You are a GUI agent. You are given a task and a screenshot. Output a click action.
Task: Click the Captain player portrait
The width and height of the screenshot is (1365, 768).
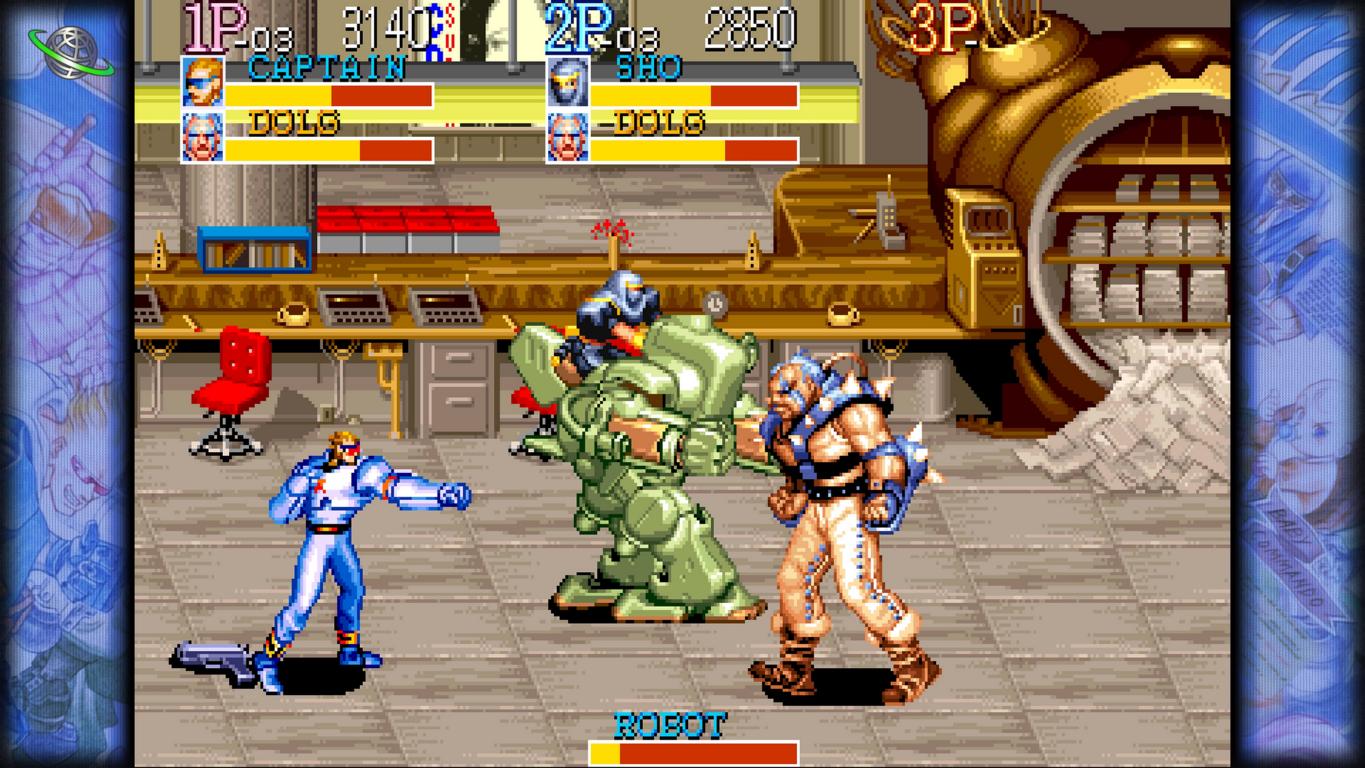pos(202,82)
